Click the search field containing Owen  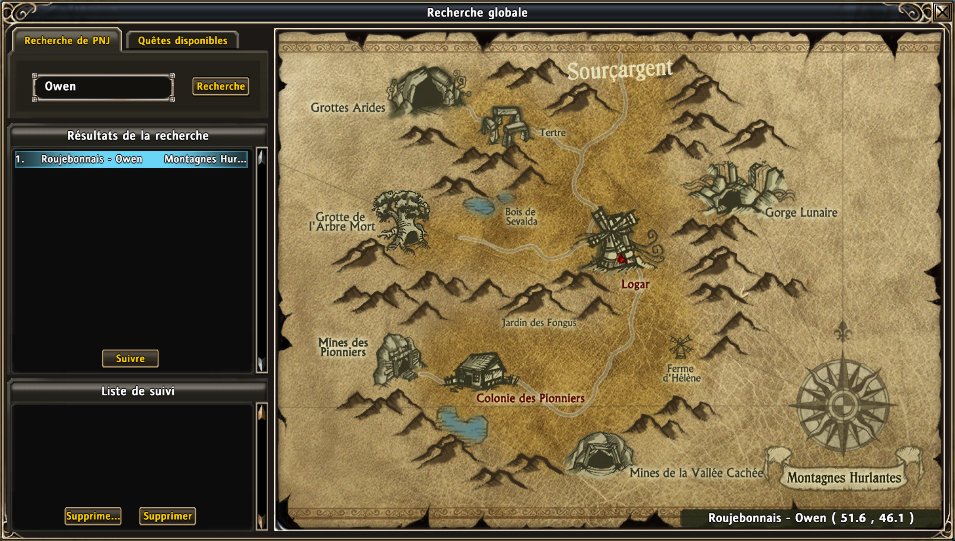pos(103,87)
